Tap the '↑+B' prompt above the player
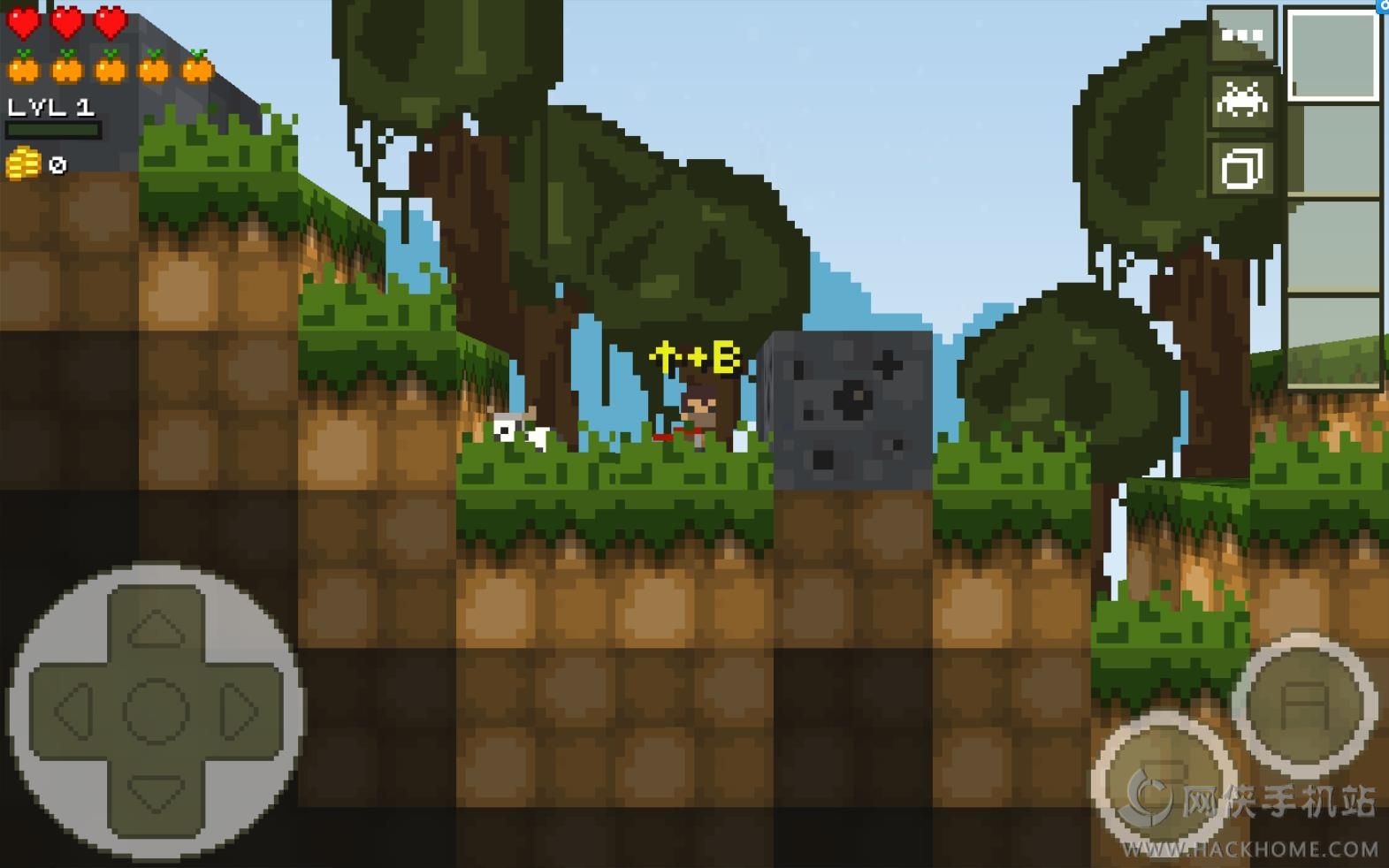The image size is (1389, 868). 694,355
